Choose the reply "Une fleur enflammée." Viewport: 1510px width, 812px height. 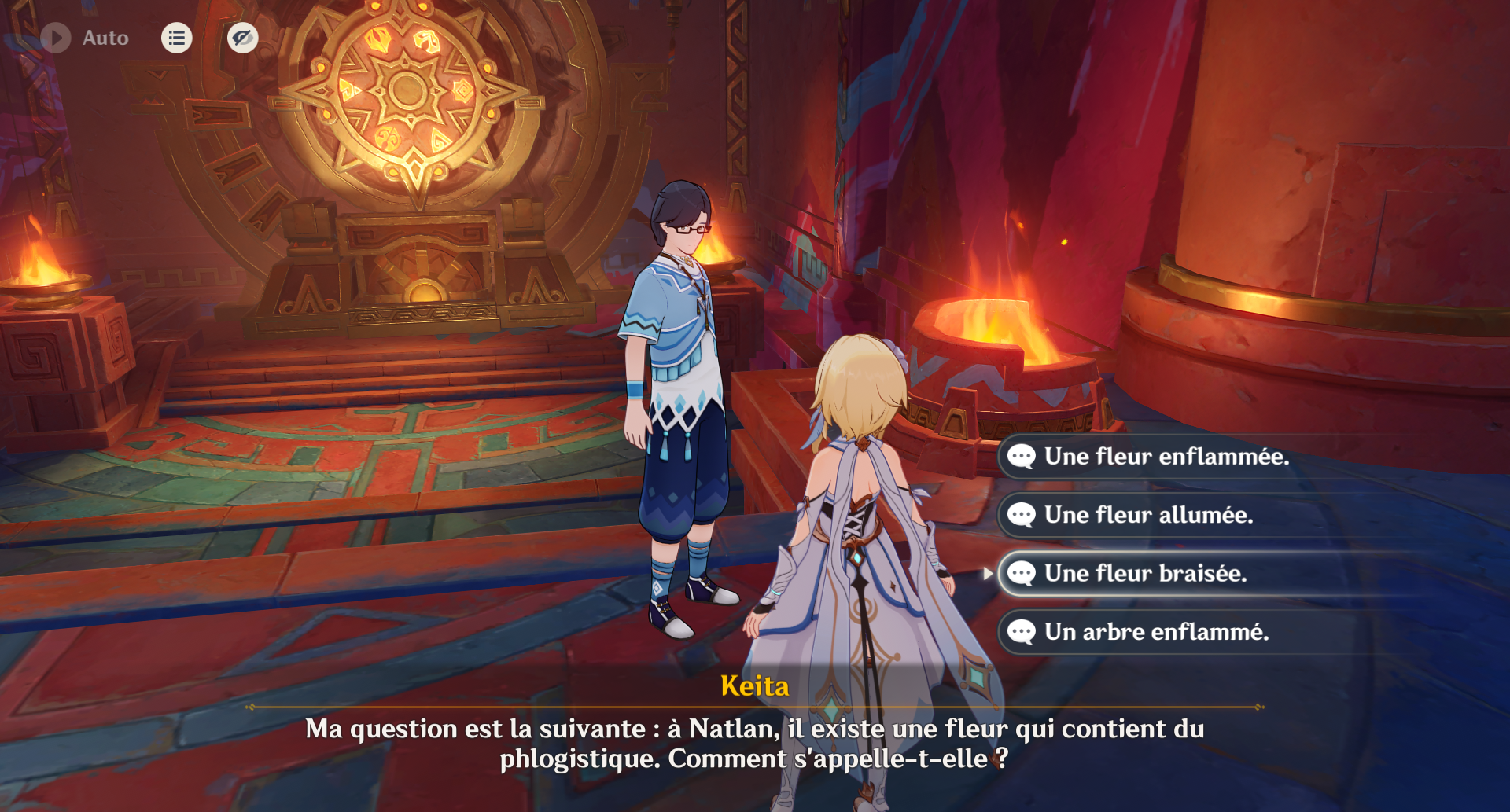[1166, 457]
